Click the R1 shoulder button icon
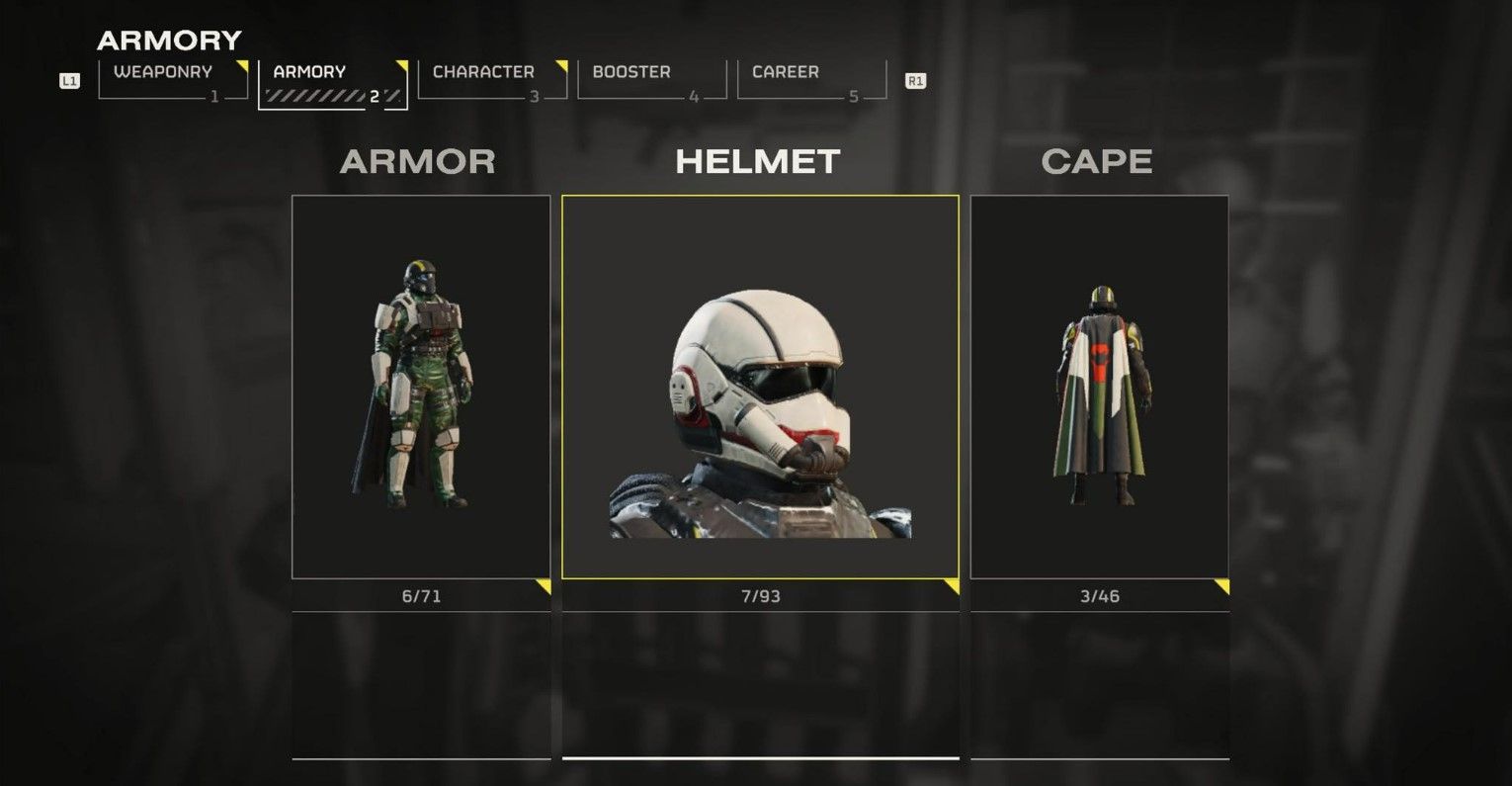1512x786 pixels. coord(914,81)
